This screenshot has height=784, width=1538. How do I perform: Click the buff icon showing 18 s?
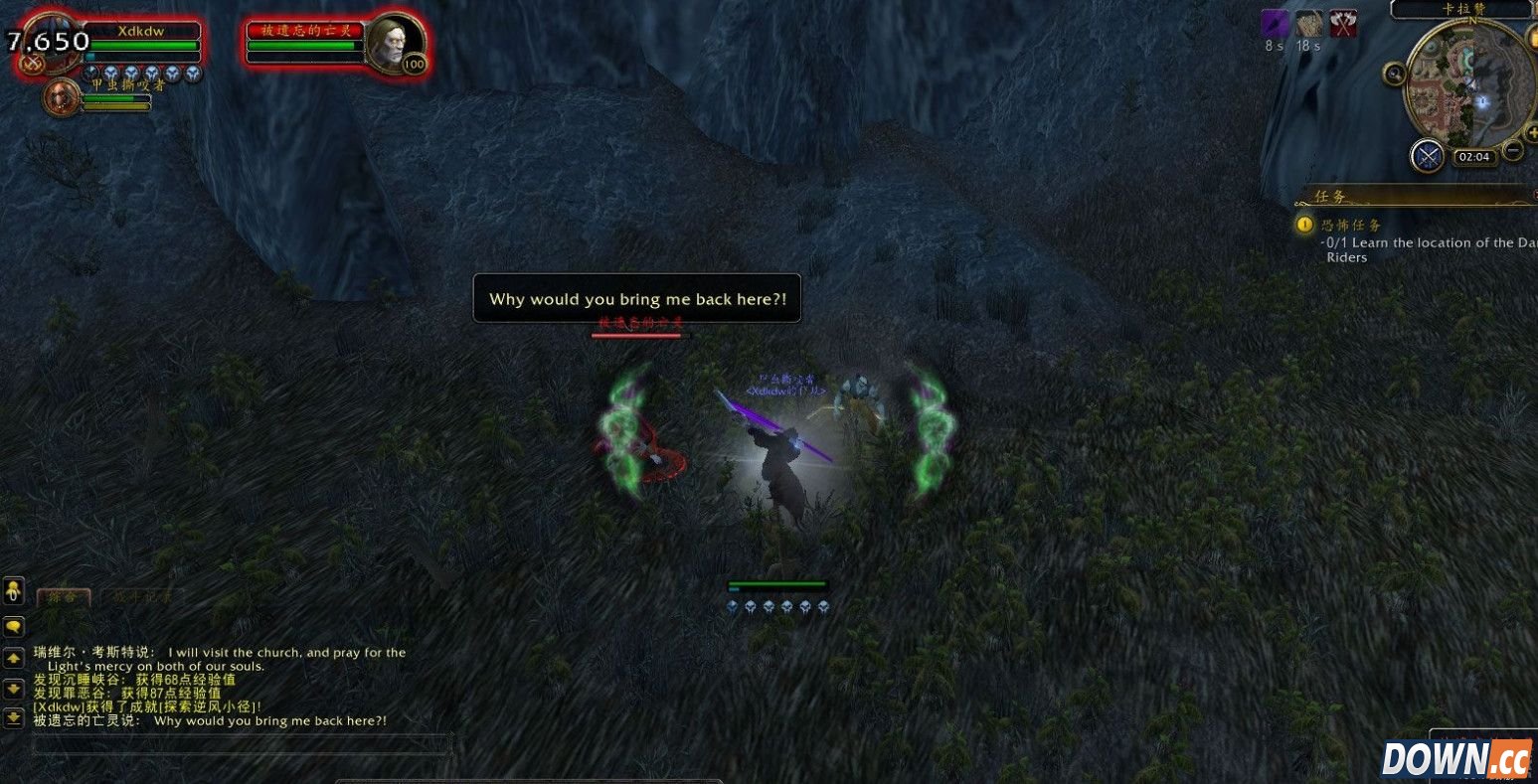[x=1308, y=24]
